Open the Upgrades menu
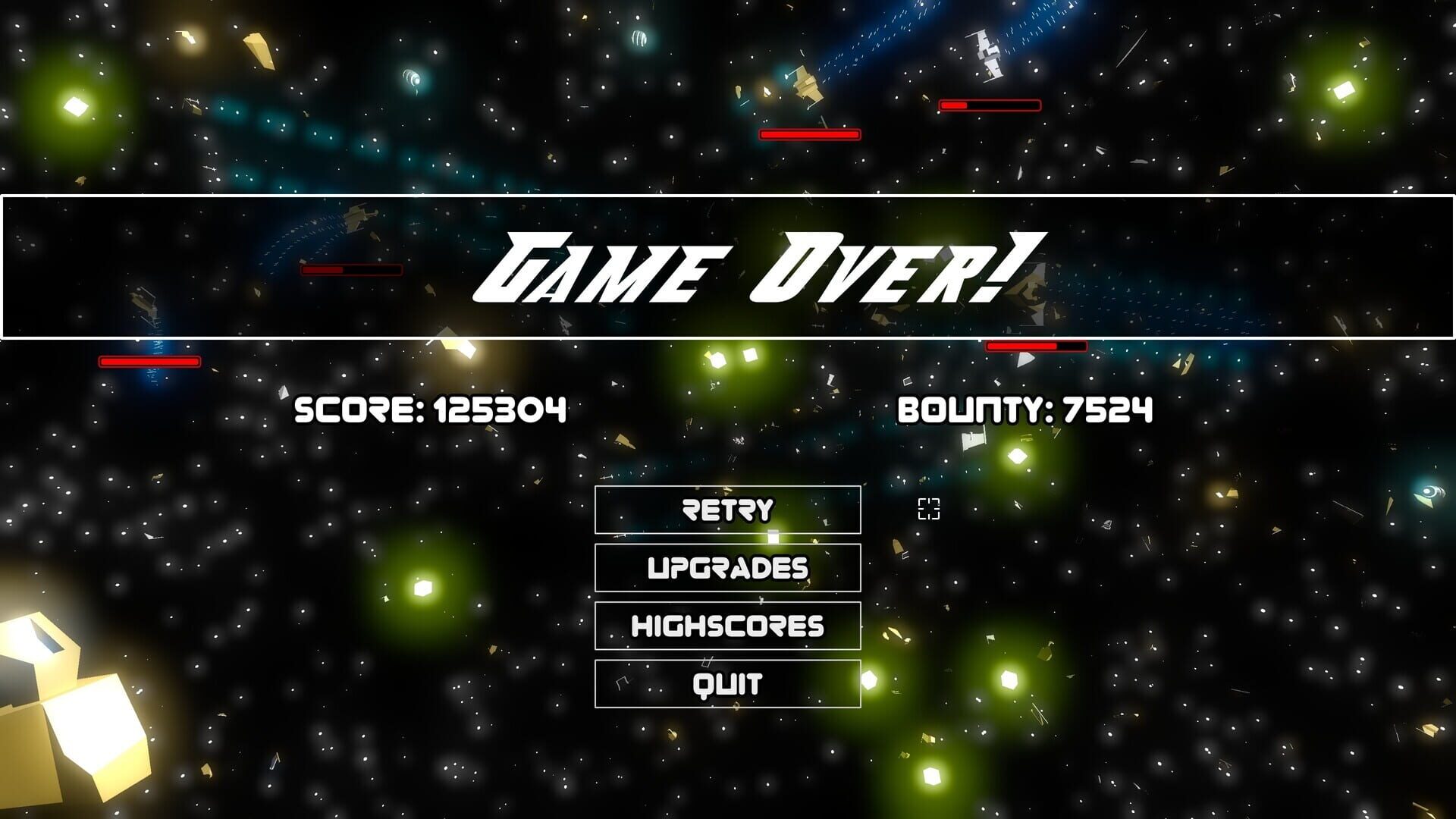The width and height of the screenshot is (1456, 819). click(x=728, y=567)
